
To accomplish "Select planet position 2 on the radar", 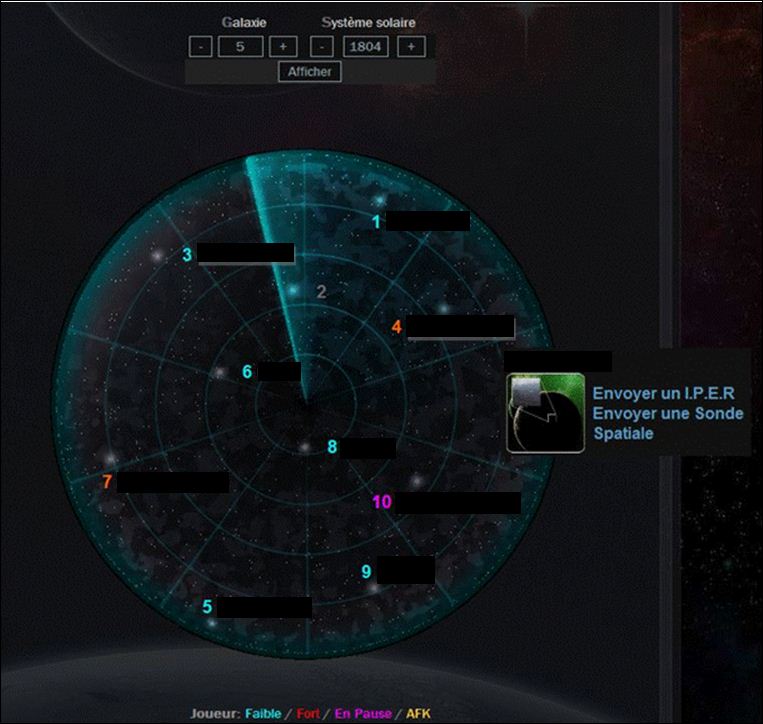I will click(321, 292).
